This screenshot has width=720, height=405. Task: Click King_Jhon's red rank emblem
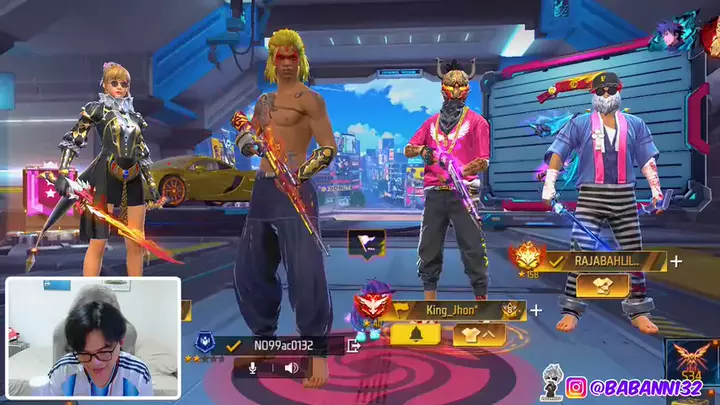(x=371, y=303)
